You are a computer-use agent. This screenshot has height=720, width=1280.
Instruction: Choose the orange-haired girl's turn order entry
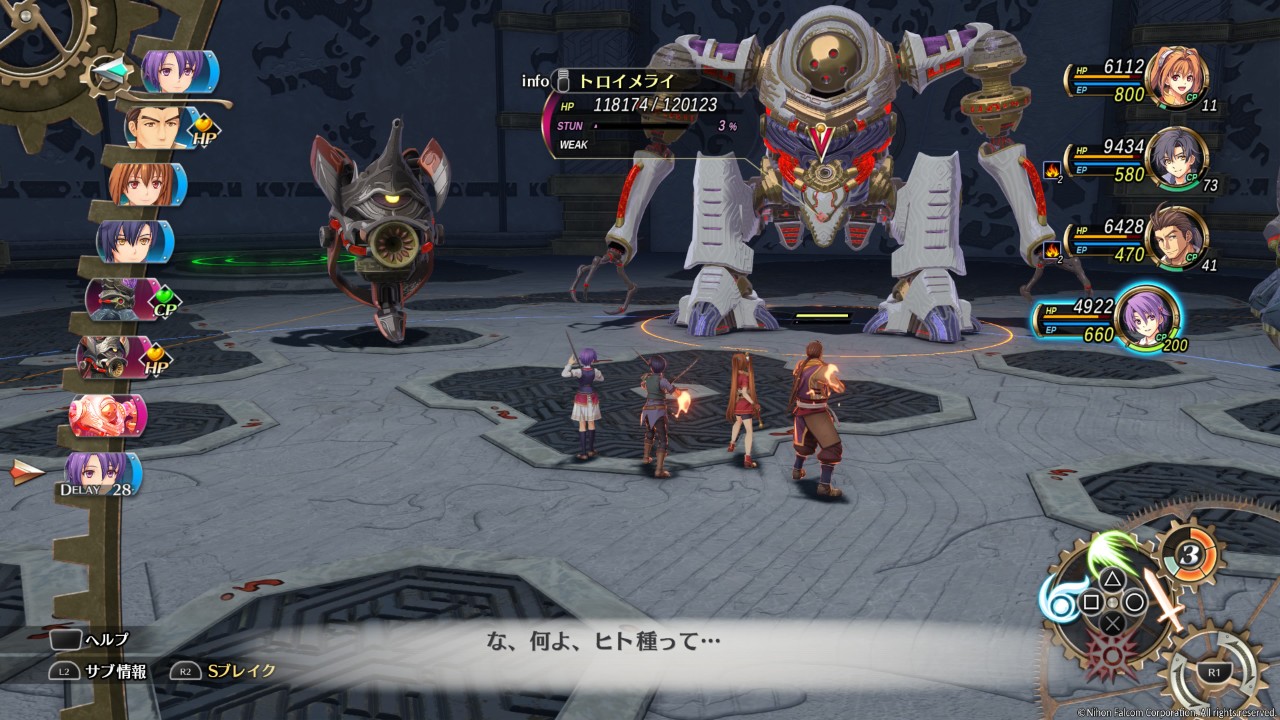tap(147, 184)
